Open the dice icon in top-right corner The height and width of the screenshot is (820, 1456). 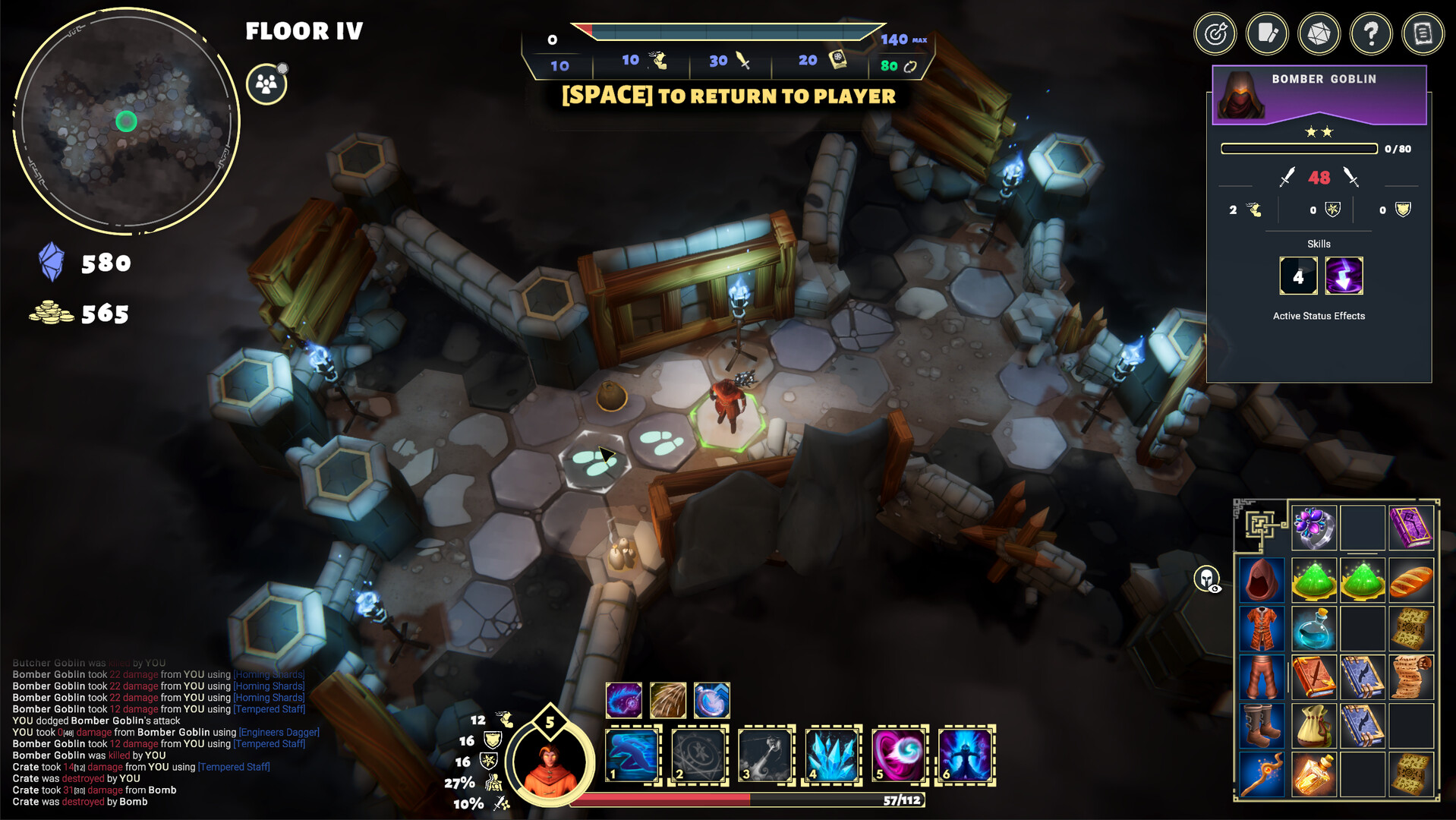[1319, 33]
